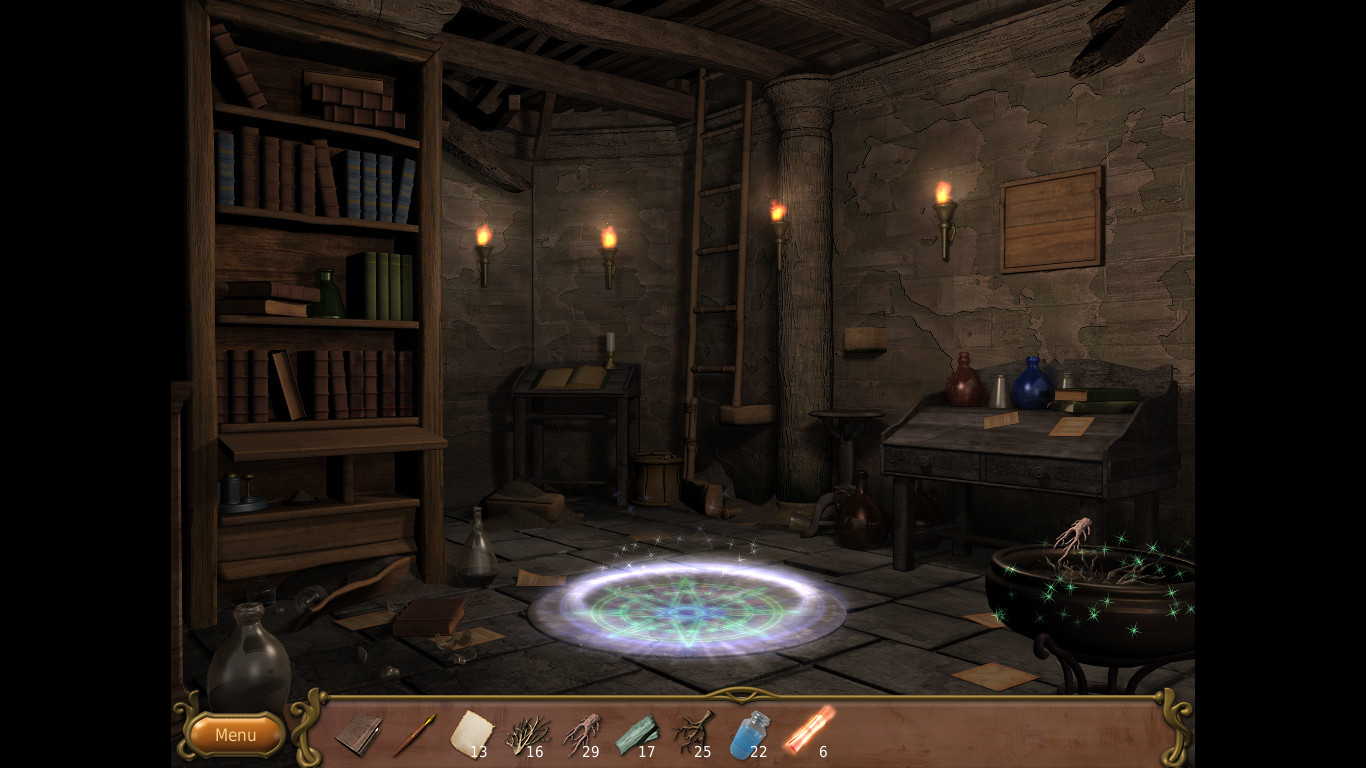1366x768 pixels.
Task: Pick the green bark piece item
Action: (636, 734)
